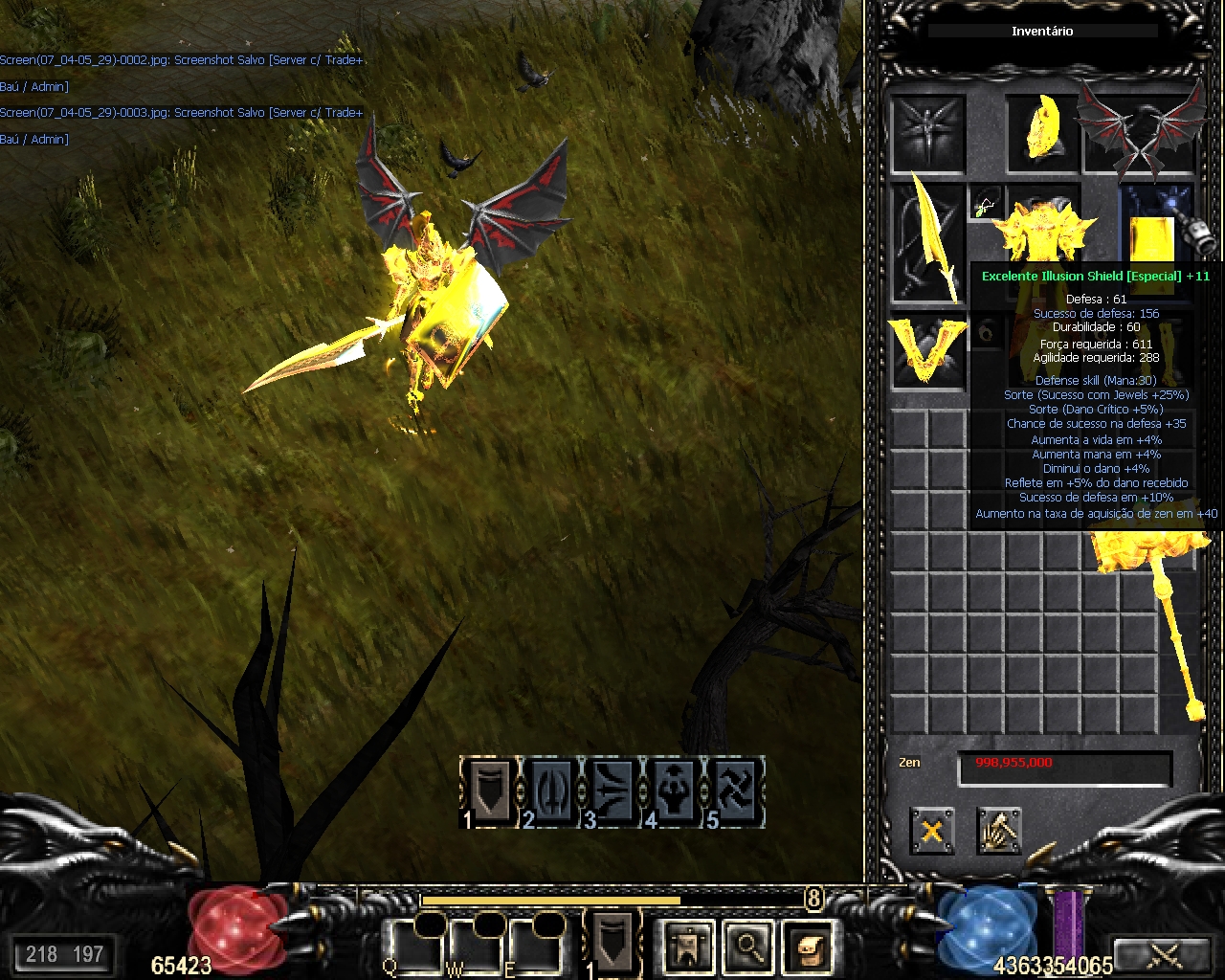This screenshot has width=1225, height=980.
Task: Select the red demon wings slot
Action: 1140,132
